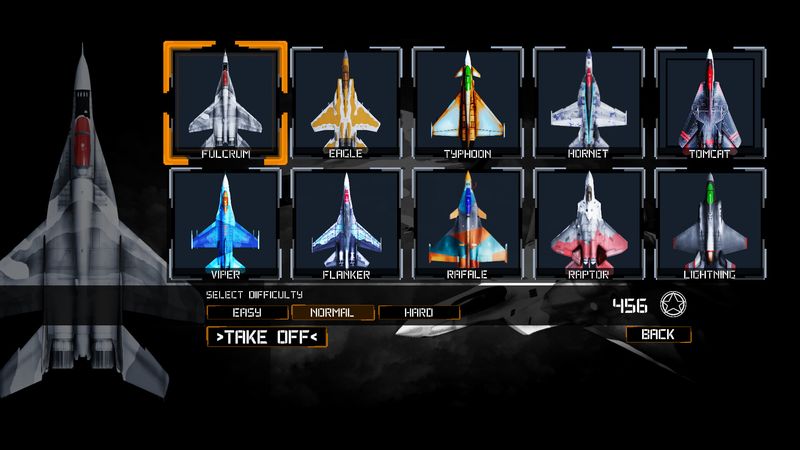Pick the Lightning aircraft
Image resolution: width=800 pixels, height=450 pixels.
click(x=709, y=222)
